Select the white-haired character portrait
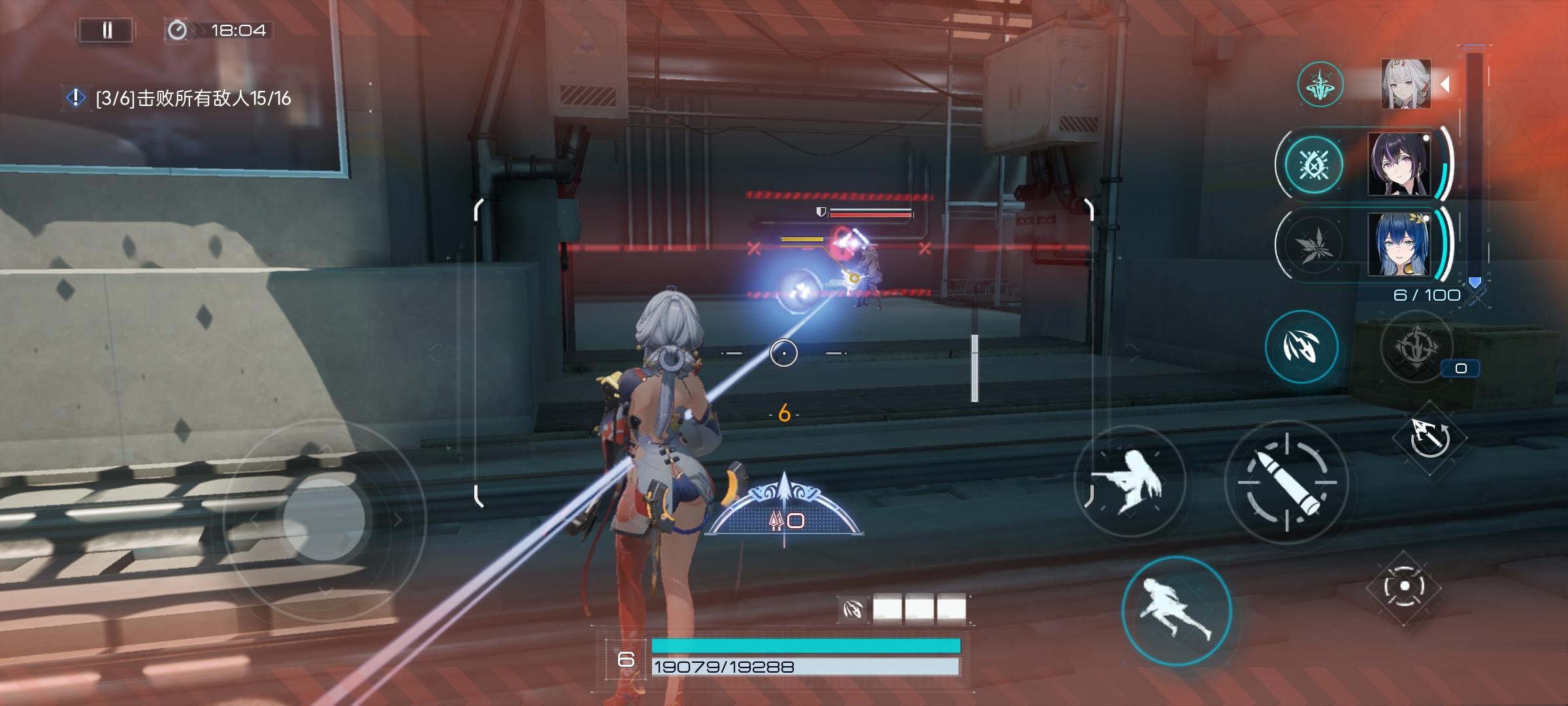1568x706 pixels. (1406, 84)
